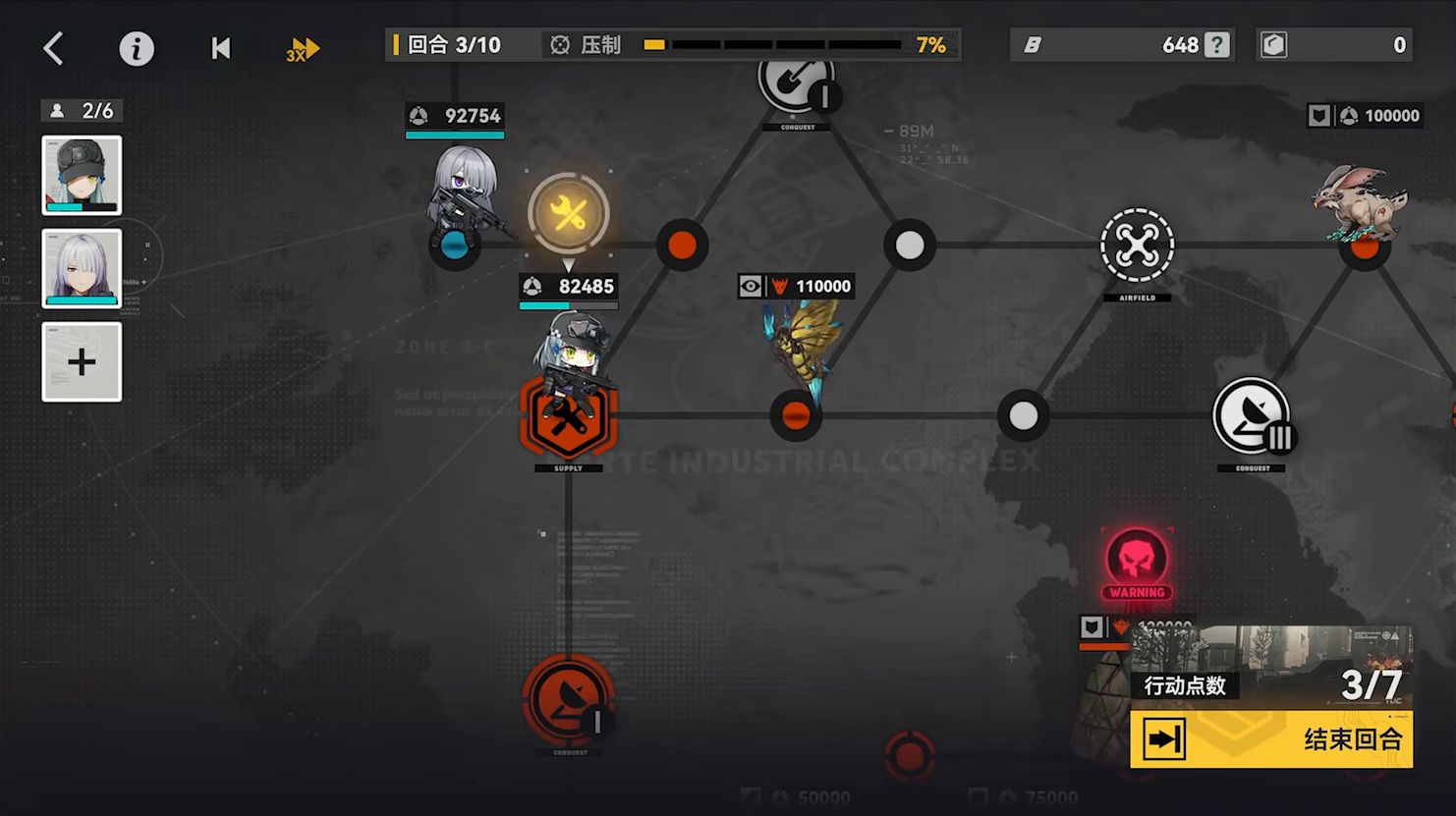
Task: Select the Conquest radar node marked III
Action: click(1251, 416)
